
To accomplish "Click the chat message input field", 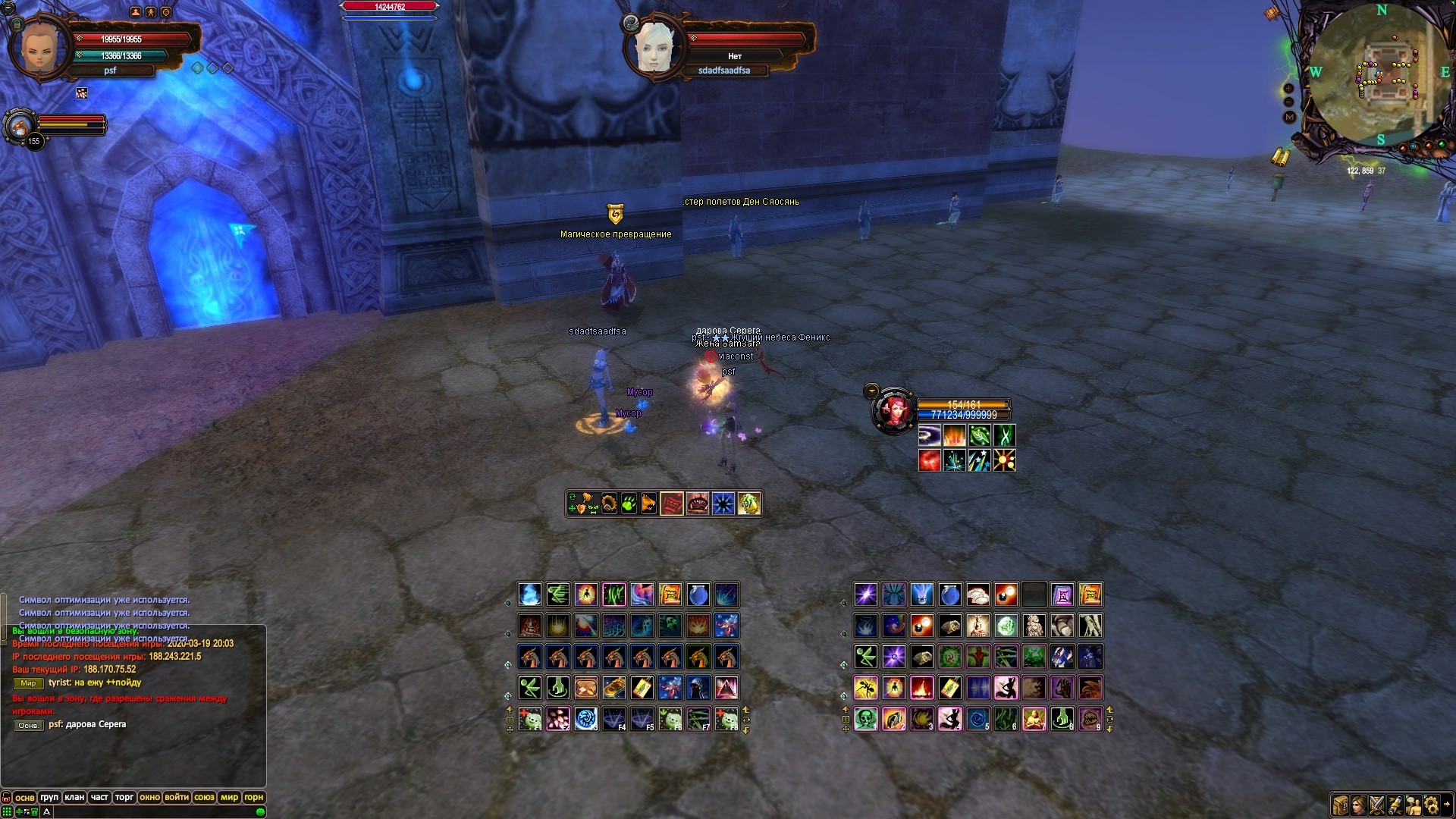I will 152,811.
